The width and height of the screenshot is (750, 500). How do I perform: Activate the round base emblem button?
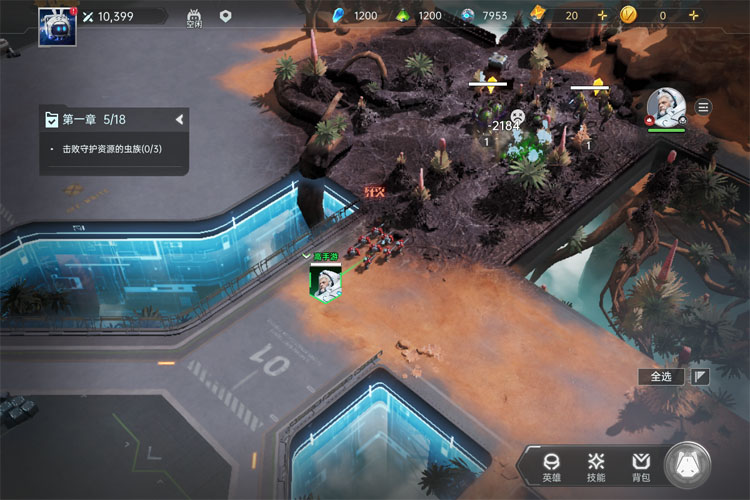[688, 465]
